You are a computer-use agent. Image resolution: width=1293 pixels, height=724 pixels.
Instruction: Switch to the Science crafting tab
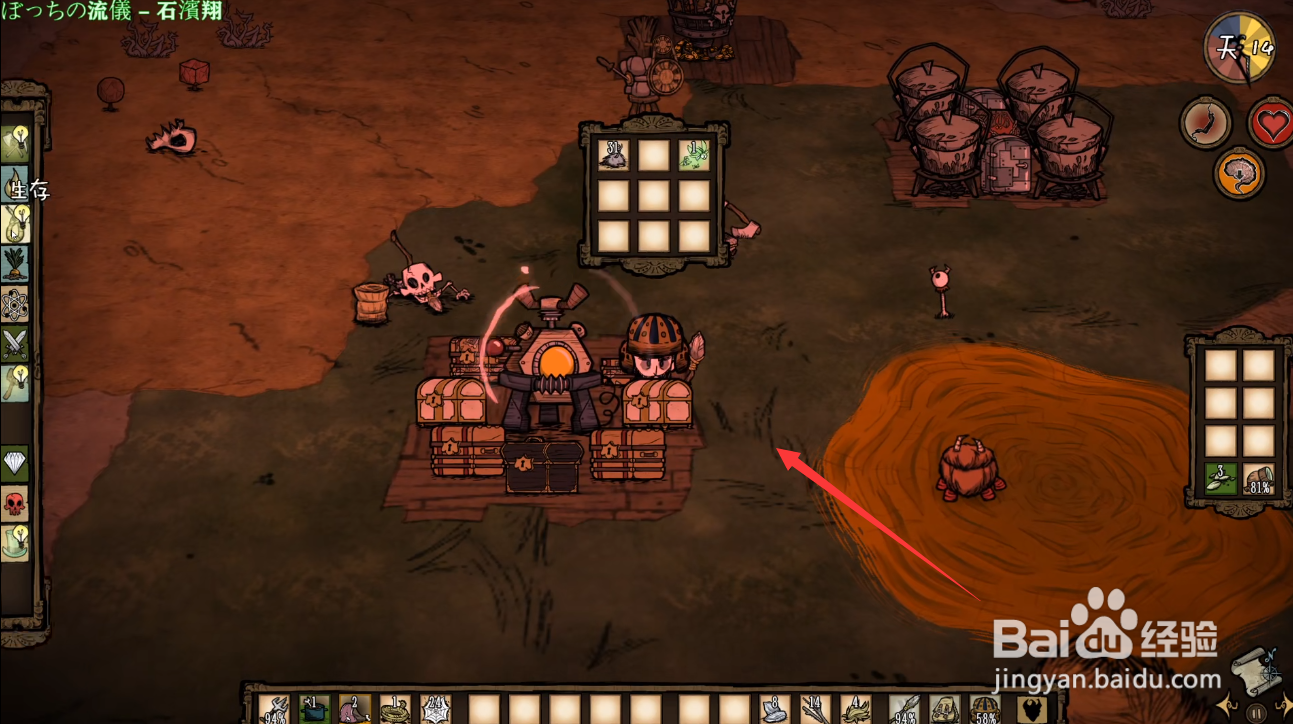pyautogui.click(x=15, y=303)
